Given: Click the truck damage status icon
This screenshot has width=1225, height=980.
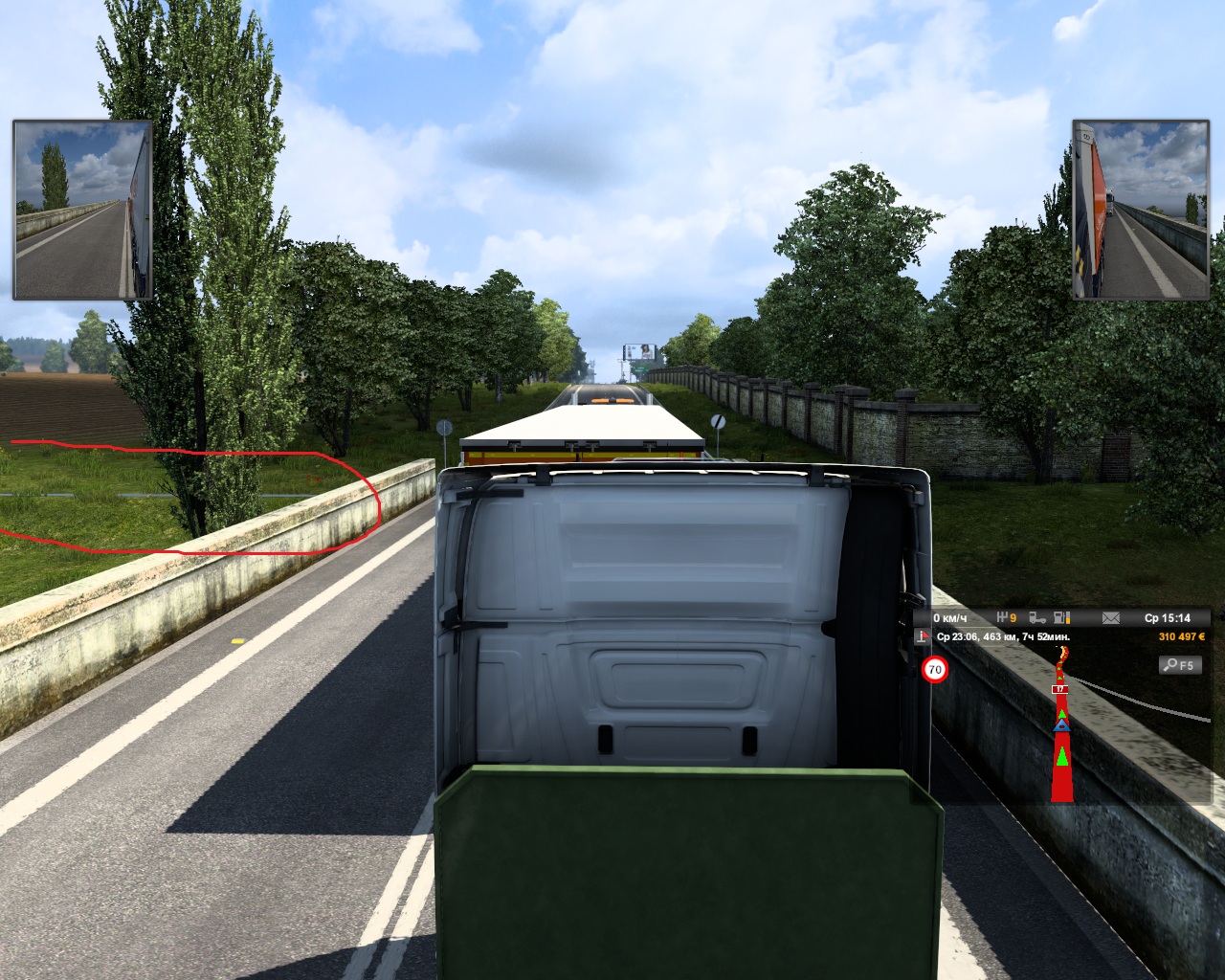Looking at the screenshot, I should click(1036, 618).
